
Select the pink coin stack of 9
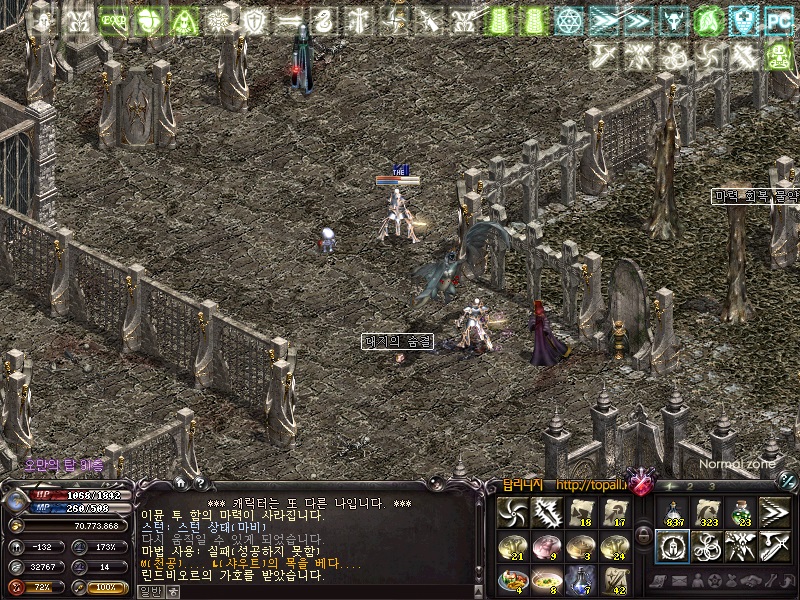pyautogui.click(x=548, y=546)
